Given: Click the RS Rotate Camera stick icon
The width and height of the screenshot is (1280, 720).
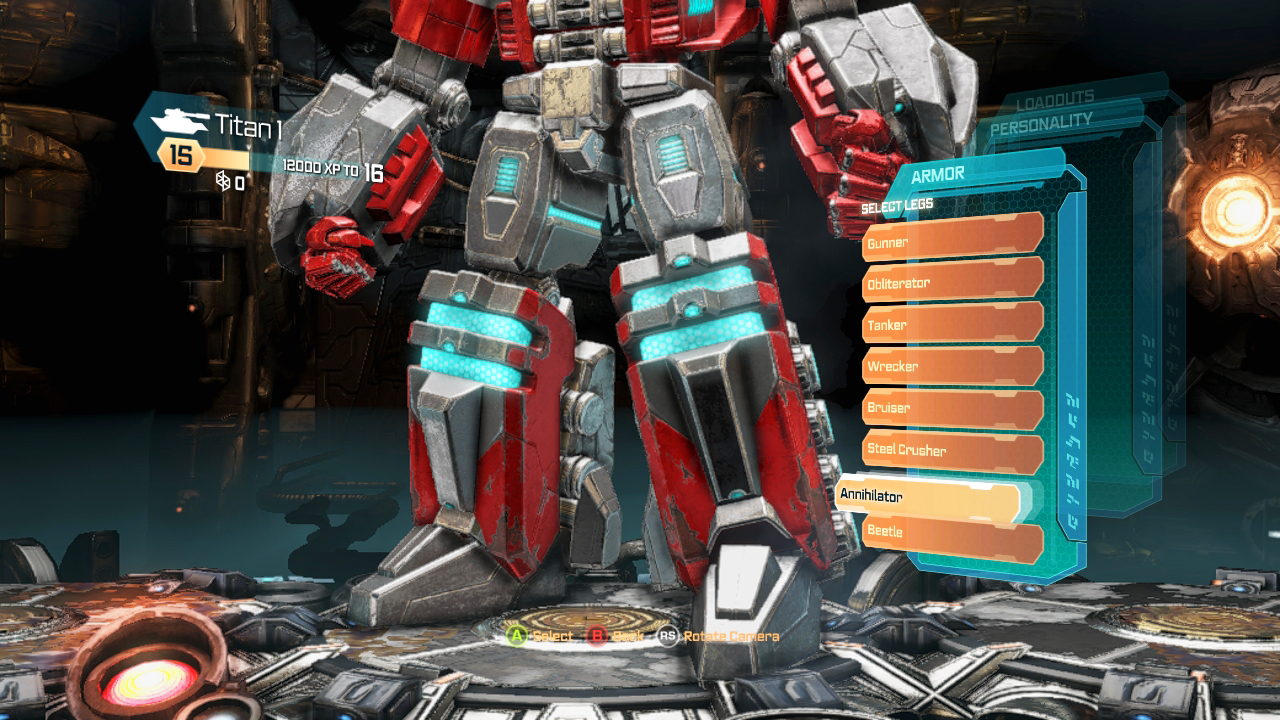Looking at the screenshot, I should (x=667, y=634).
